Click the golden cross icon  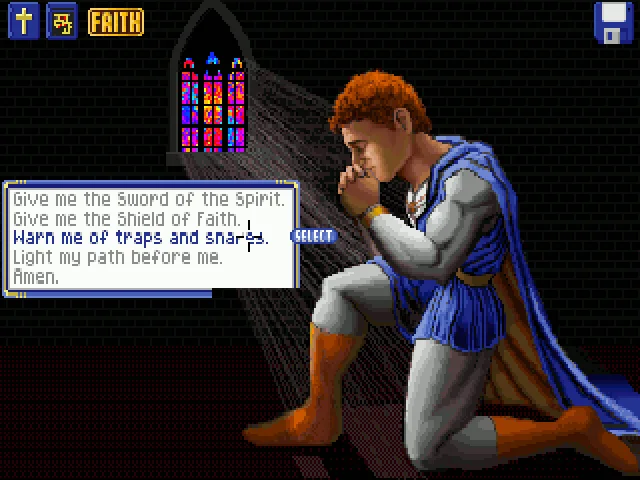coord(24,22)
